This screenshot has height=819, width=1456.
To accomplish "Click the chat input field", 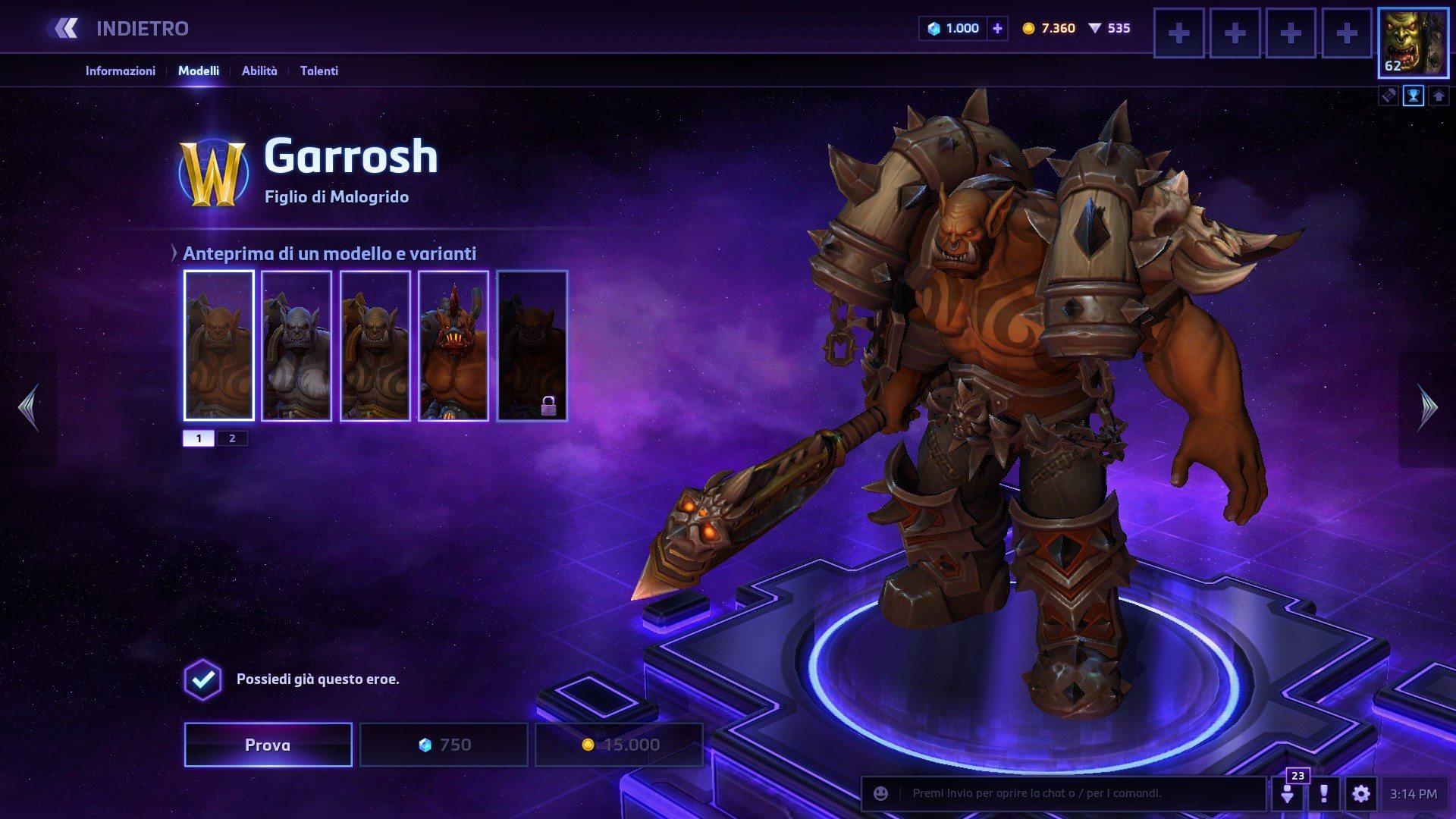I will point(1077,793).
